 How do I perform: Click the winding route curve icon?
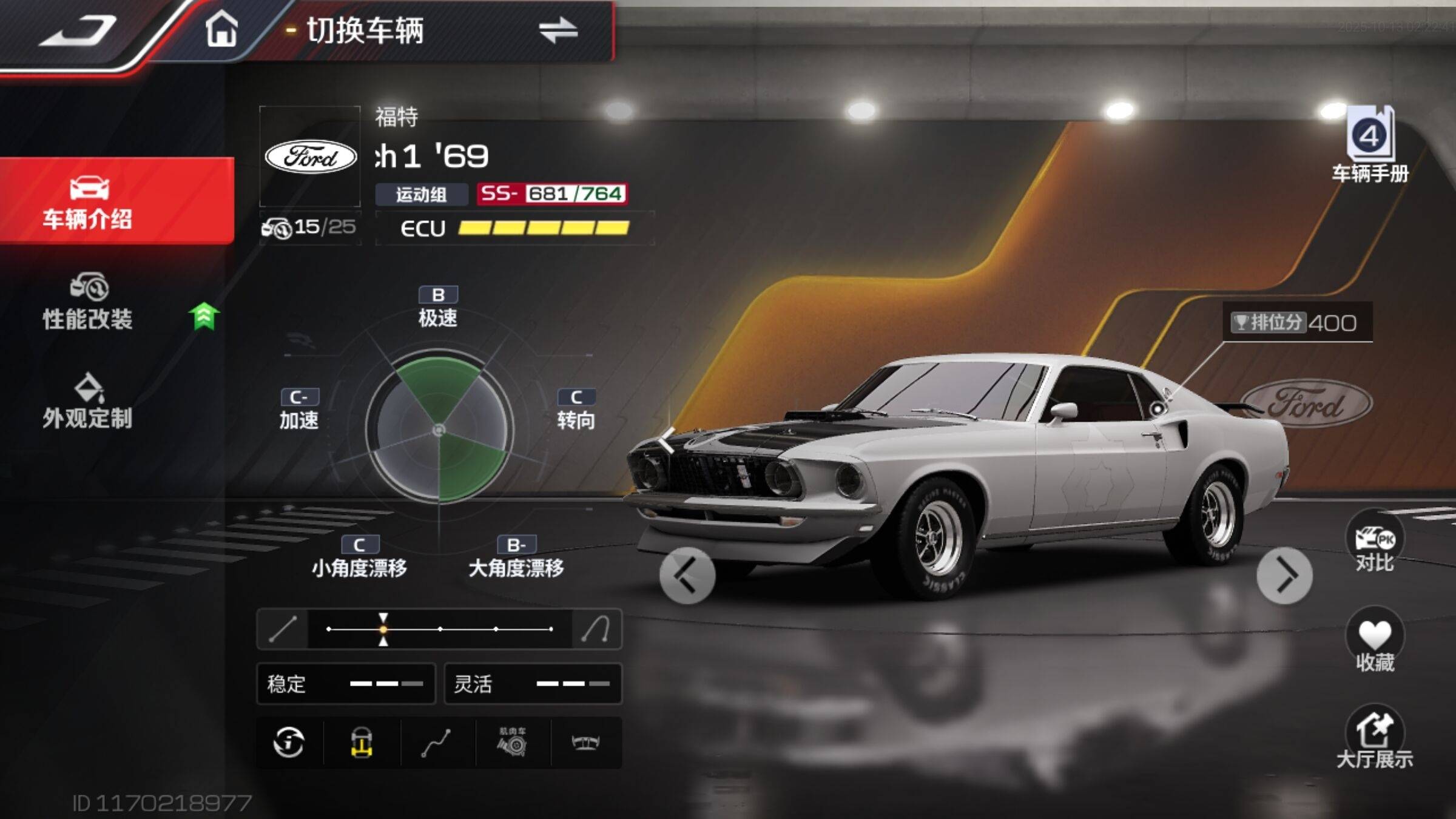coord(436,743)
